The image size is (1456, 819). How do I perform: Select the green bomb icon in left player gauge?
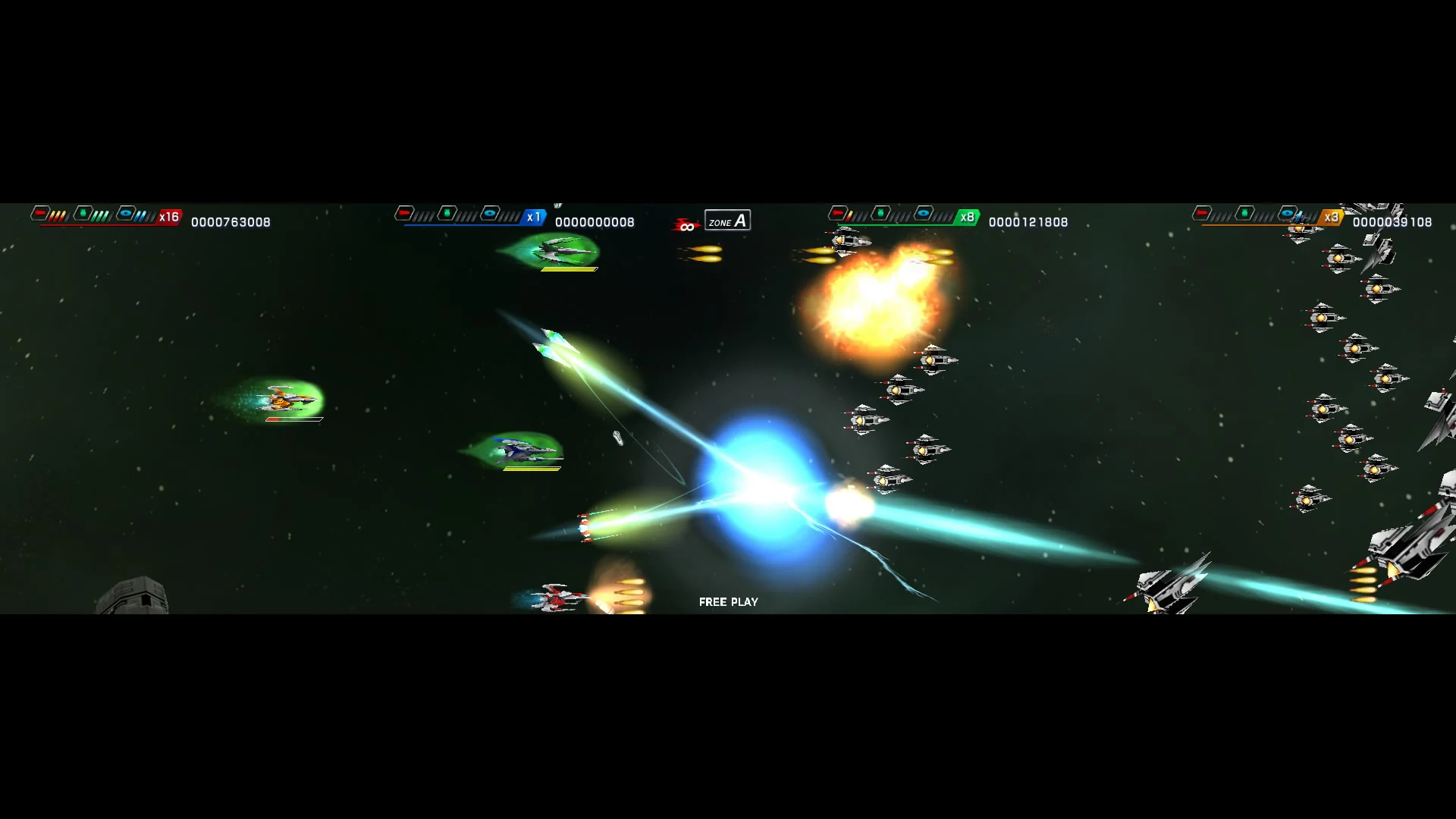[x=82, y=214]
